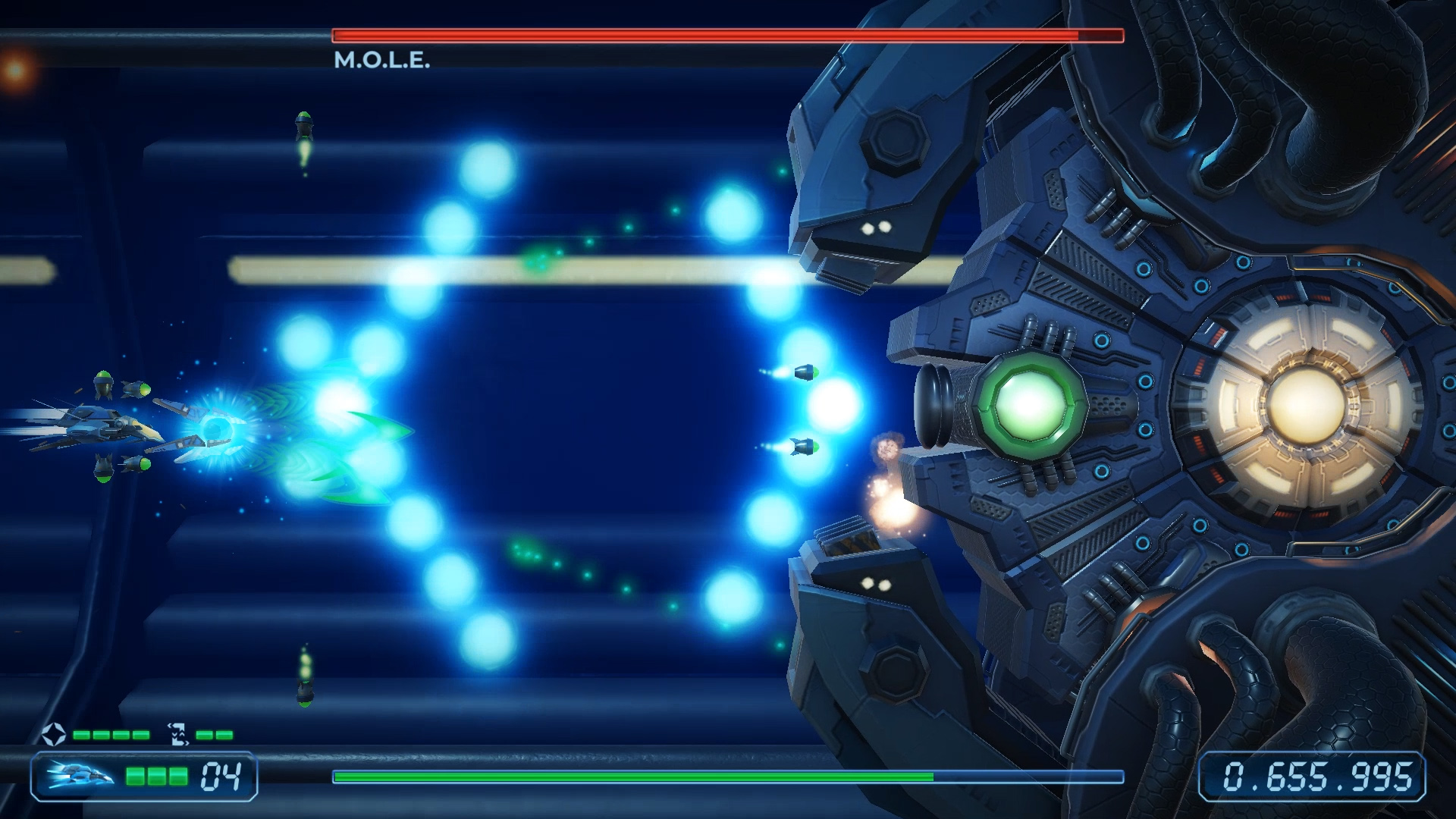Click the swap-arrows secondary power icon
This screenshot has height=819, width=1456.
tap(177, 733)
